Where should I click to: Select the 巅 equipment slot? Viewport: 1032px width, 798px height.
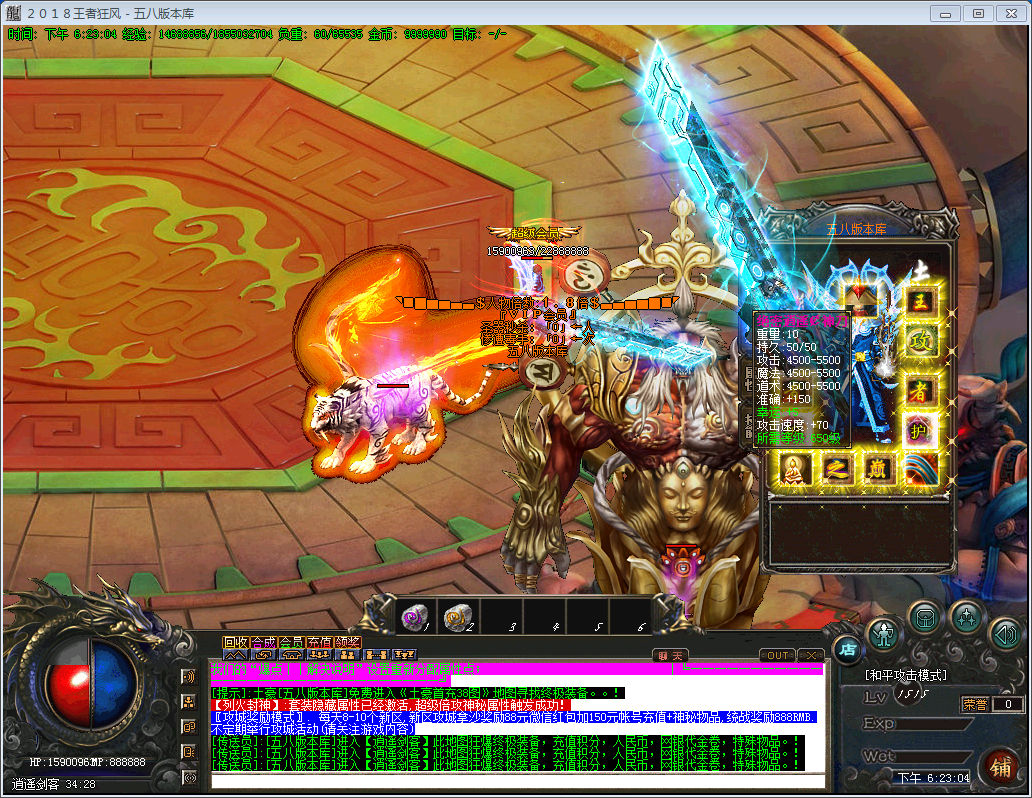[x=879, y=467]
